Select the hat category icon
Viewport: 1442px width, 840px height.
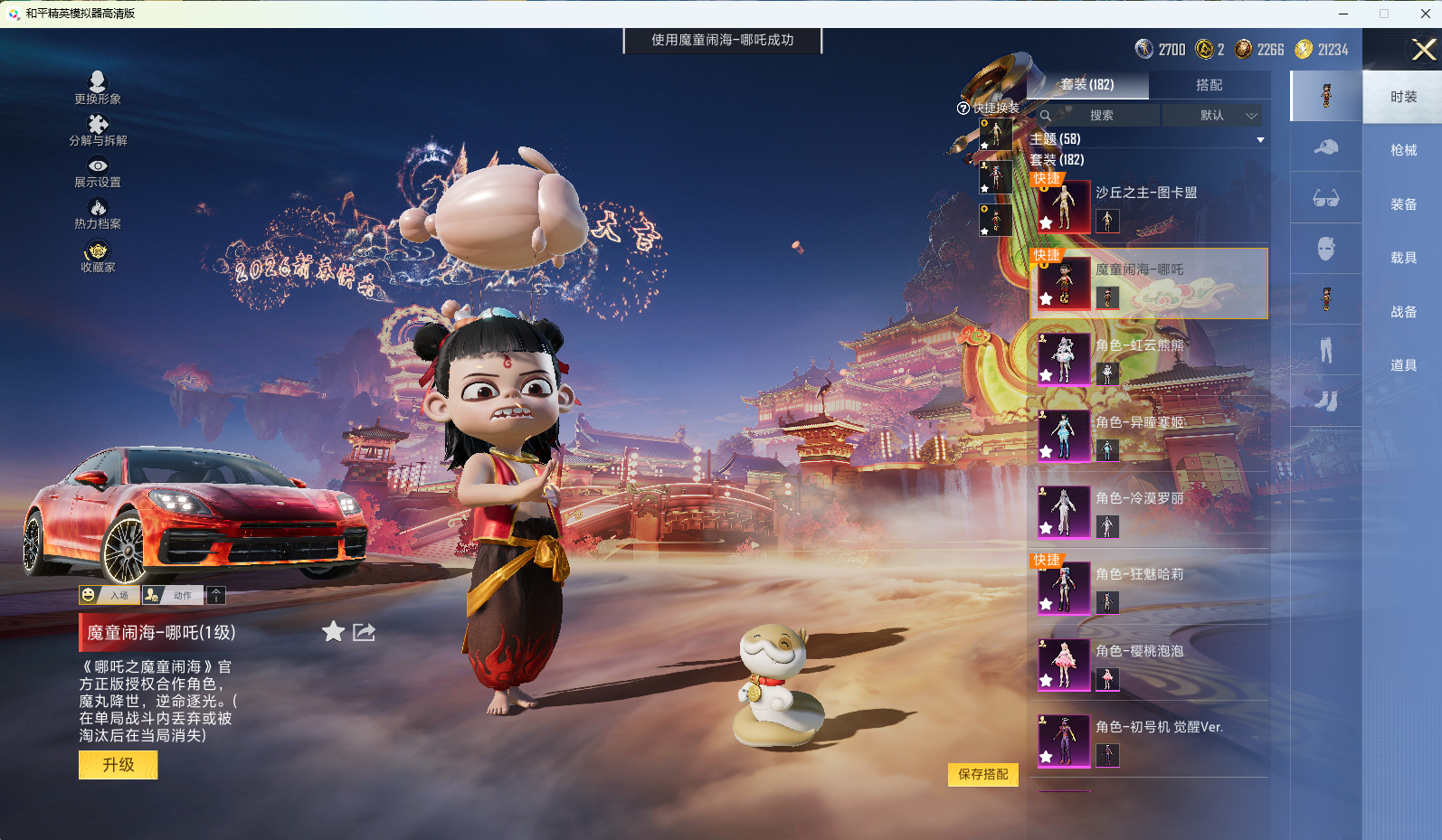pyautogui.click(x=1325, y=146)
